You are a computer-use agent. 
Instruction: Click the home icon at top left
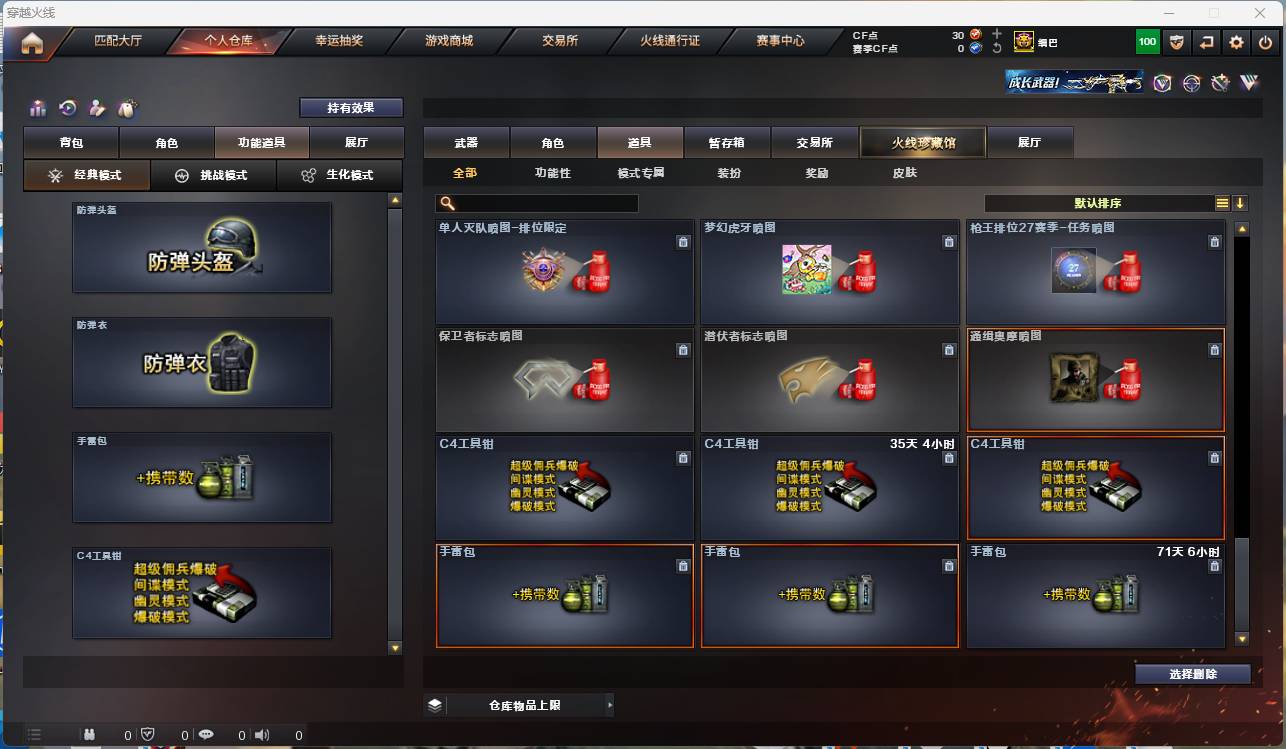click(x=33, y=43)
